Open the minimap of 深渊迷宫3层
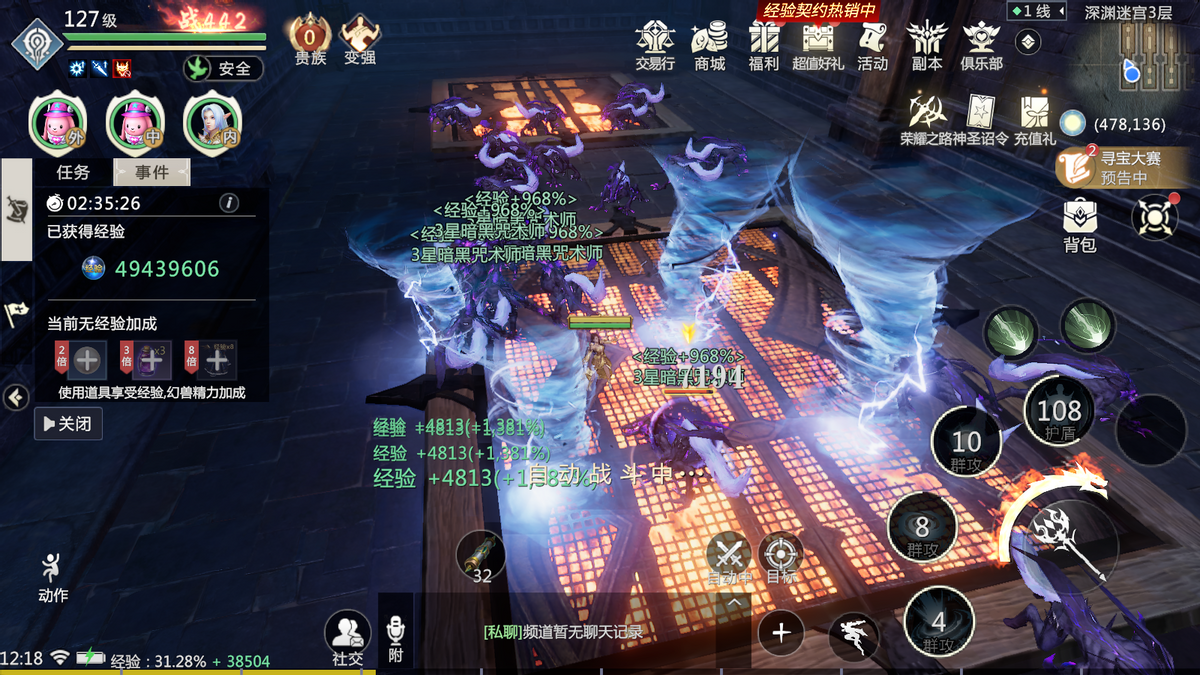This screenshot has width=1200, height=675. coord(1132,60)
